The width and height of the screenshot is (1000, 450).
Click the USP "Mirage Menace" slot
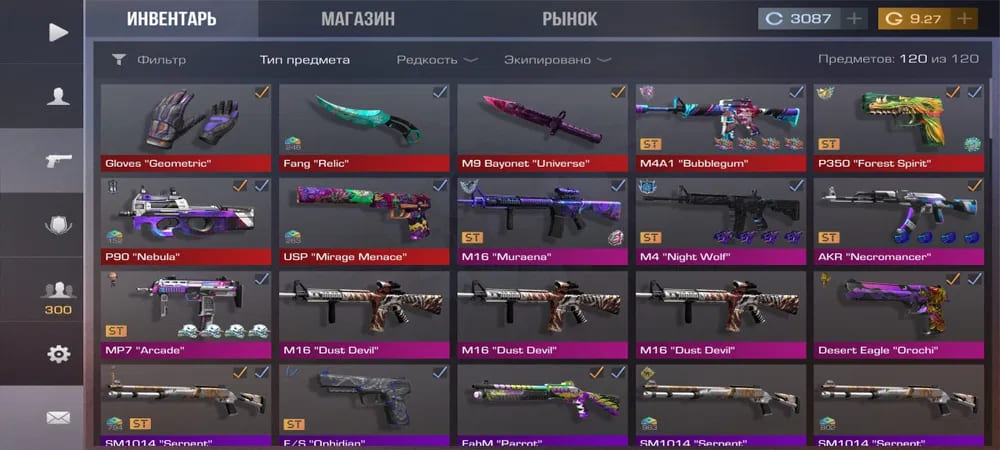click(364, 220)
